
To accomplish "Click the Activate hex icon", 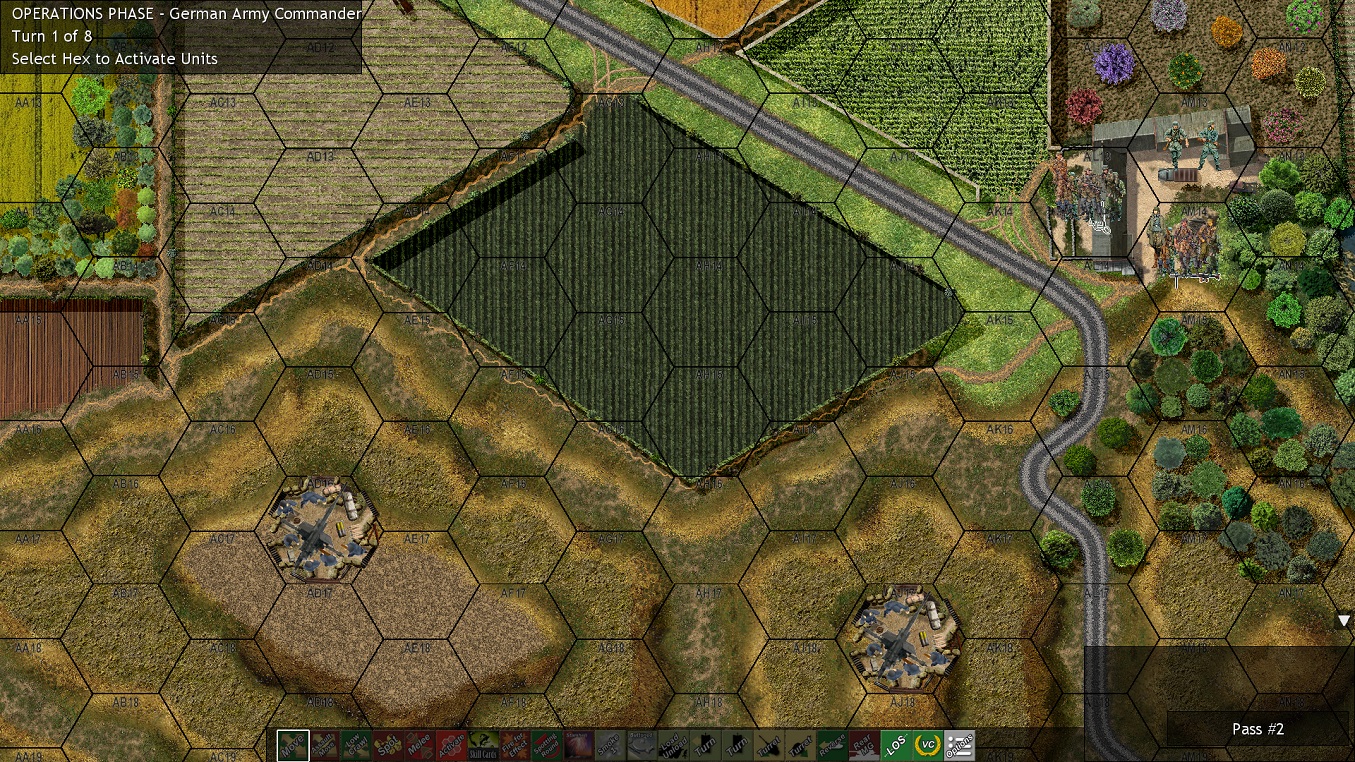I will coord(451,745).
